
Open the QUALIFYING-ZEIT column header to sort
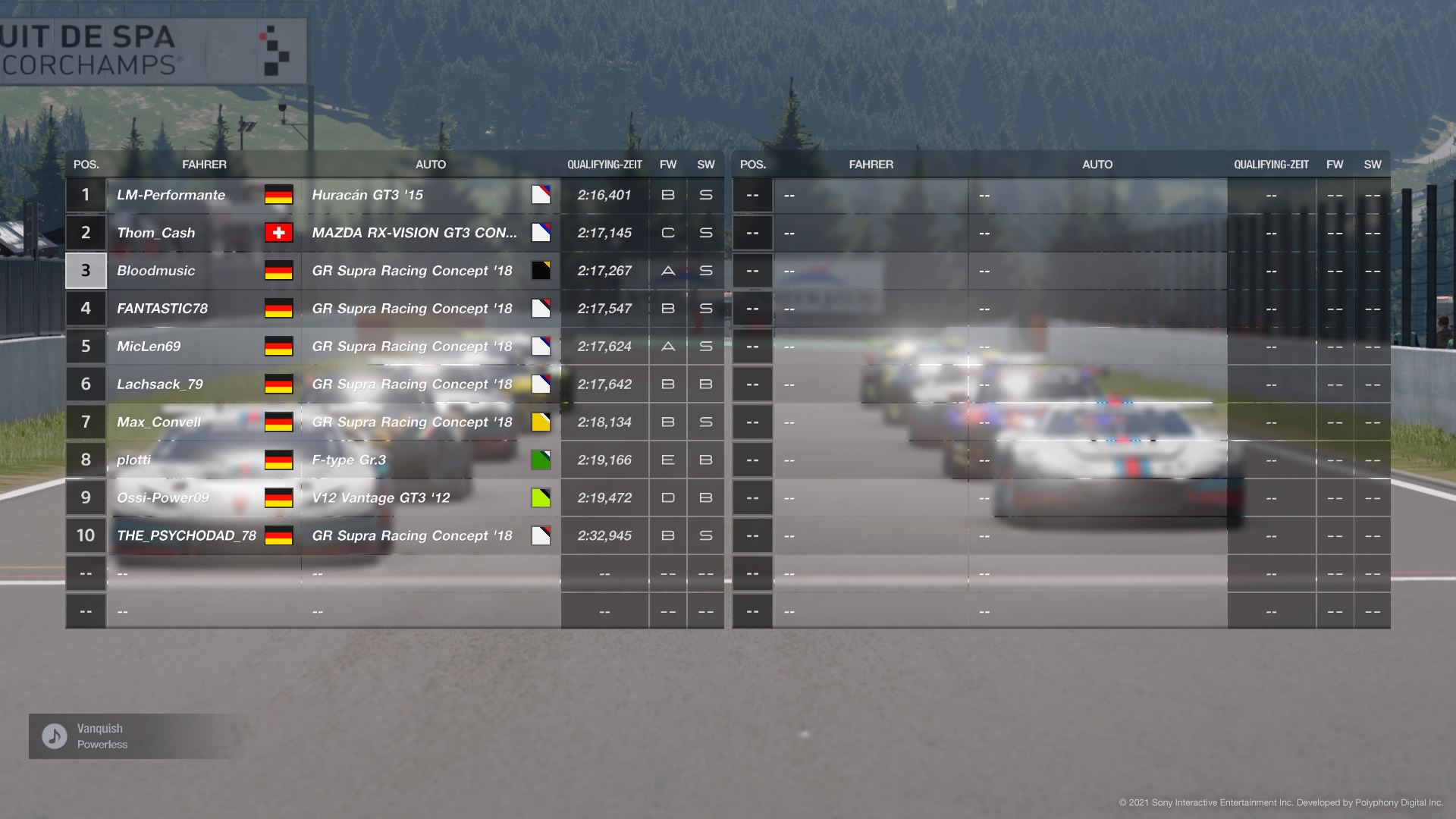604,164
